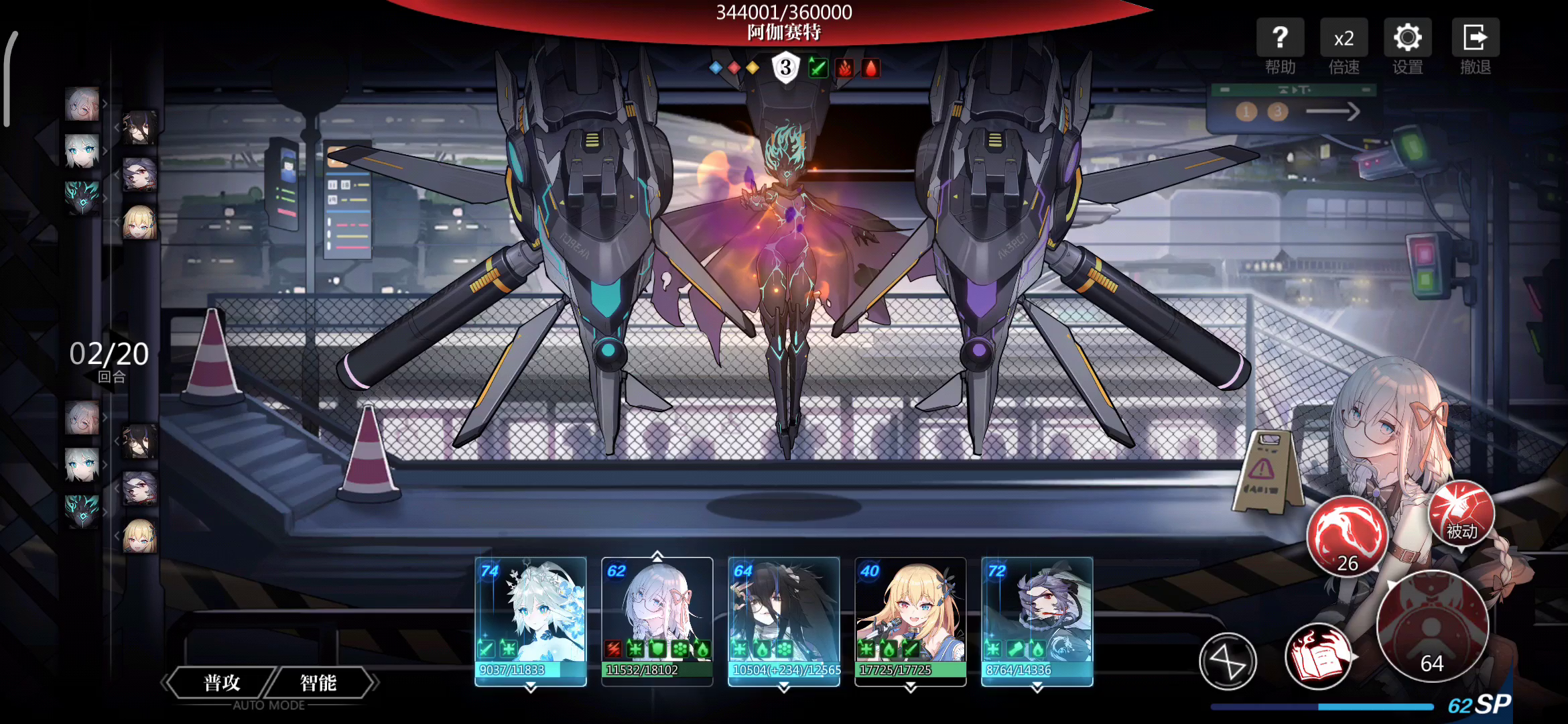Image resolution: width=1568 pixels, height=724 pixels.
Task: Click the red open book skill icon
Action: click(1317, 657)
